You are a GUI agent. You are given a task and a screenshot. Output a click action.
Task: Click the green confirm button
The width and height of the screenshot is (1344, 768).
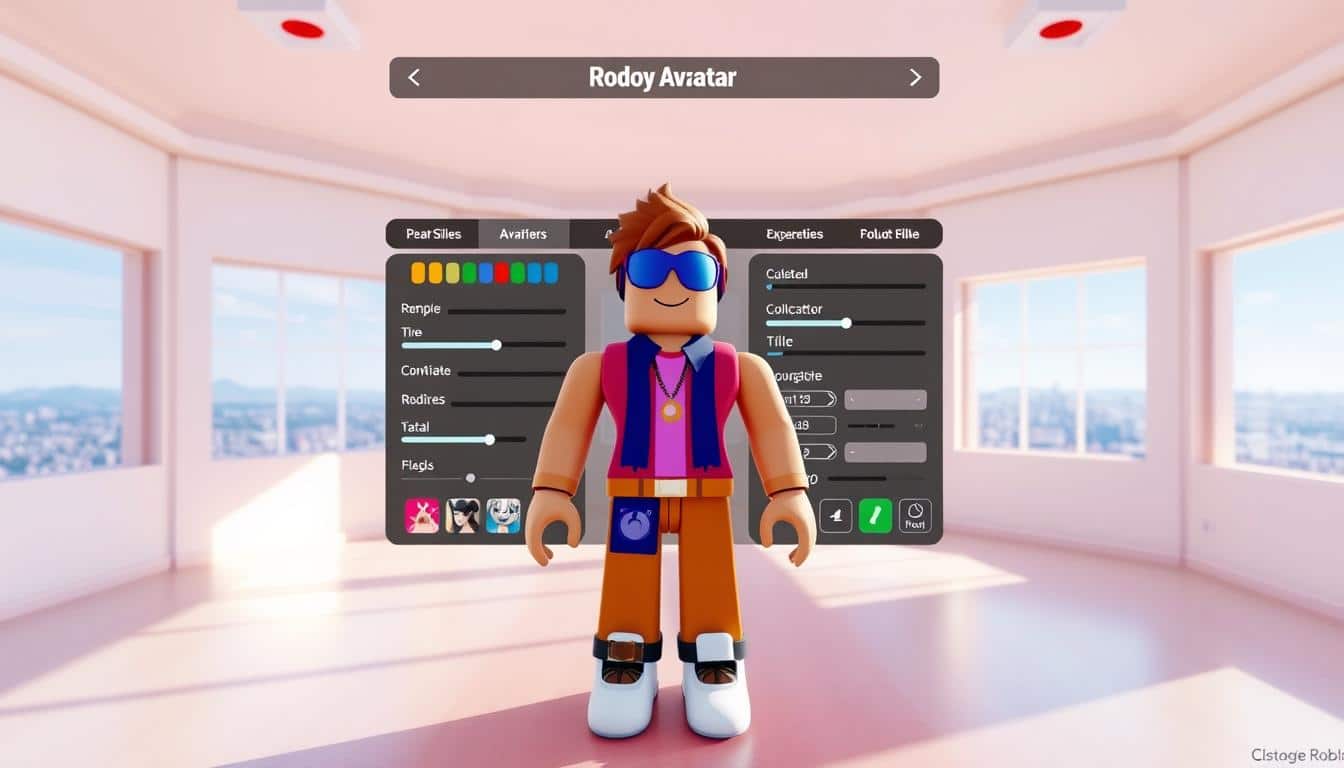pyautogui.click(x=875, y=515)
